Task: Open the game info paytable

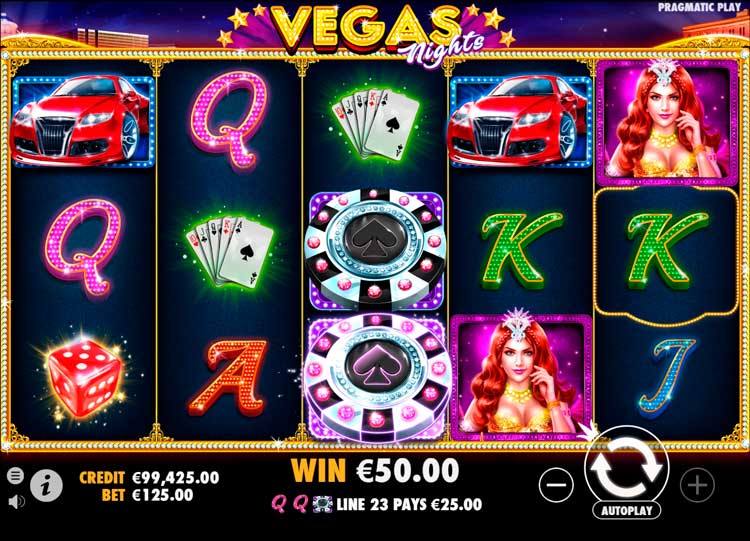Action: 46,485
